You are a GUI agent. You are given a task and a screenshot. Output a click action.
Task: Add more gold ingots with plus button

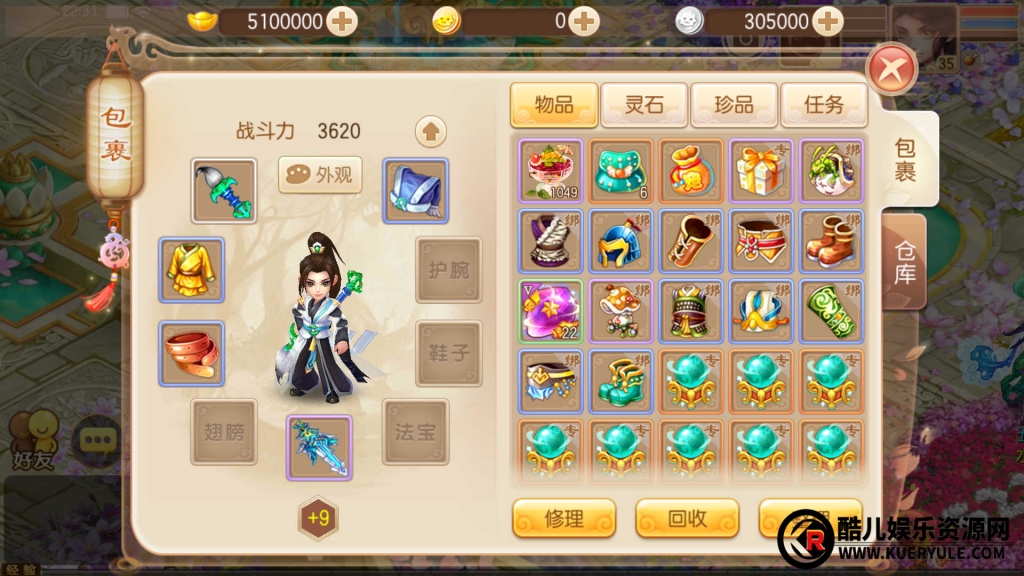coord(342,21)
